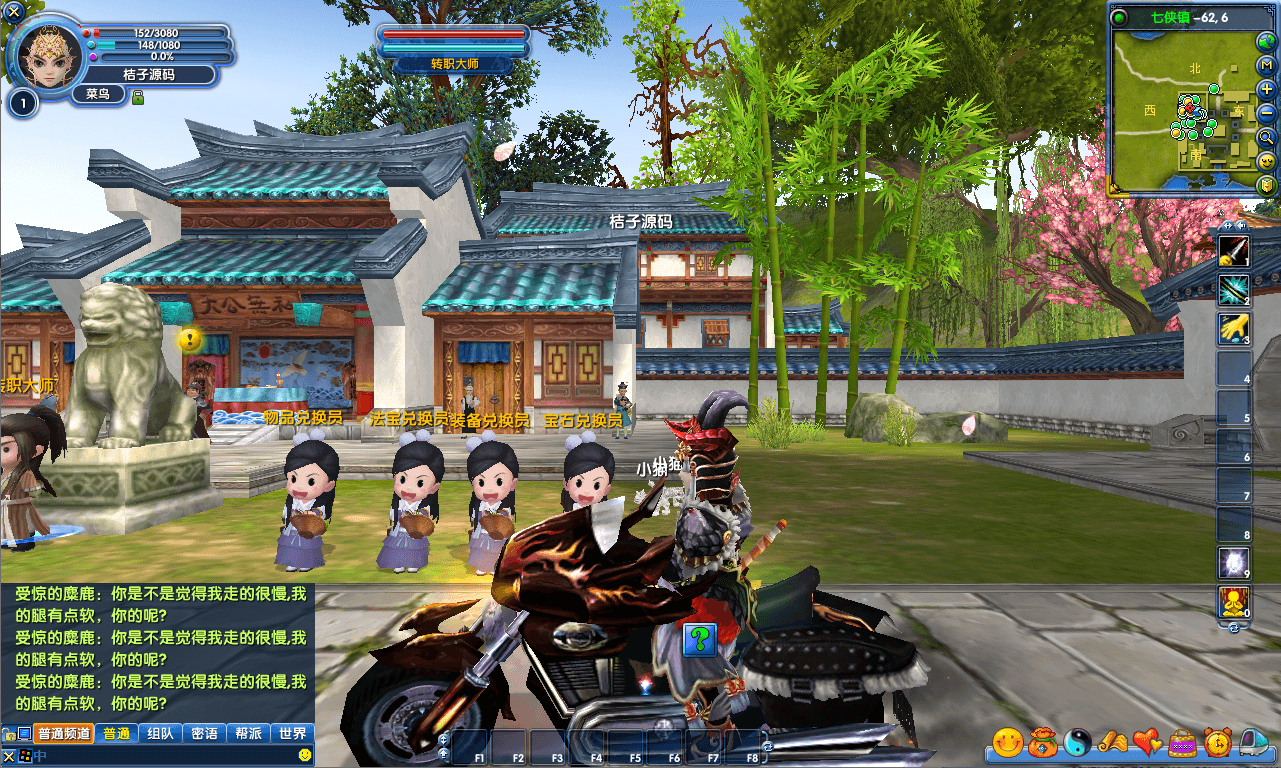
Task: Open the hearts relationship icon
Action: (1146, 744)
